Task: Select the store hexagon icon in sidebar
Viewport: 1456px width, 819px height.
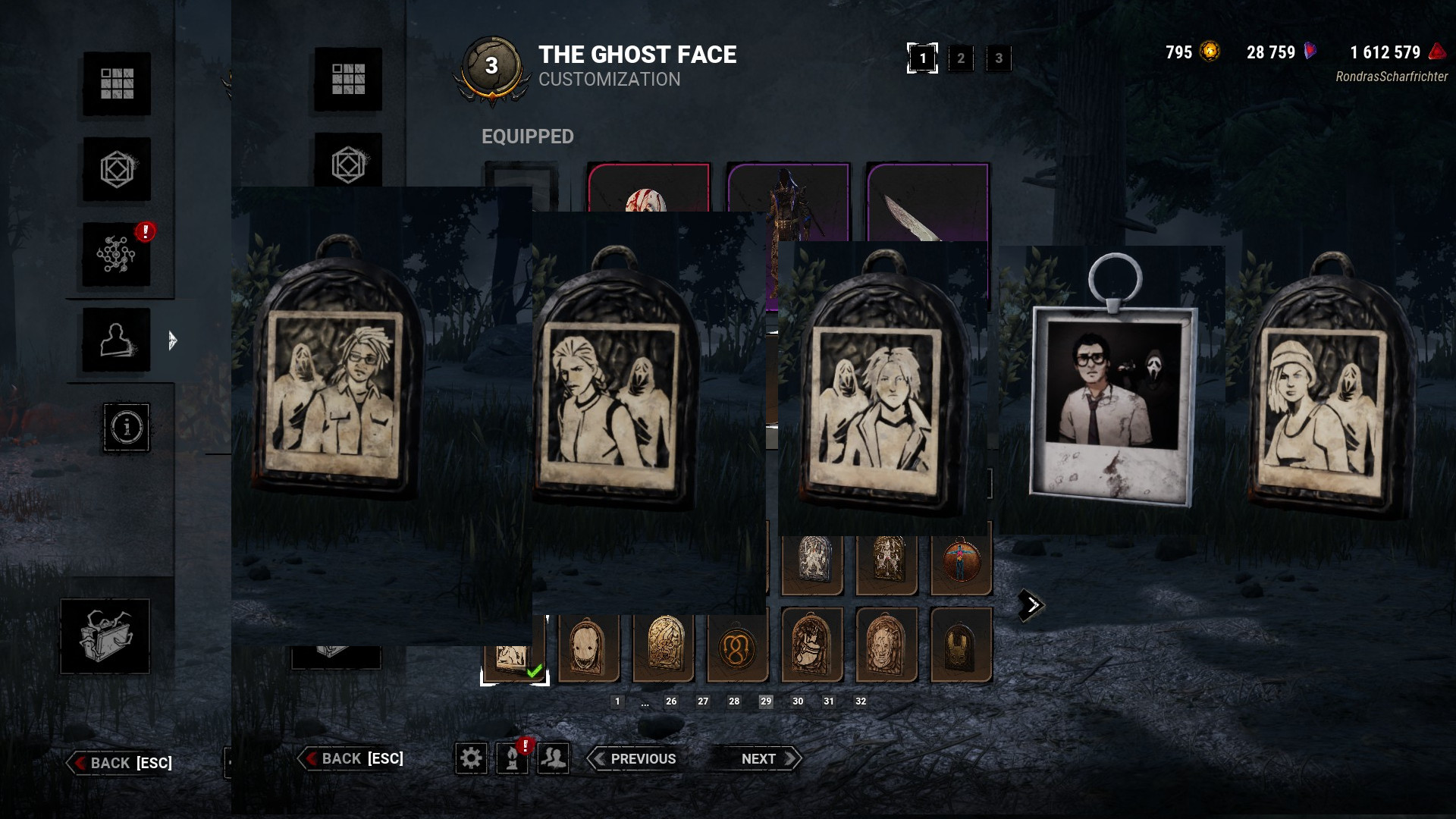Action: coord(118,170)
